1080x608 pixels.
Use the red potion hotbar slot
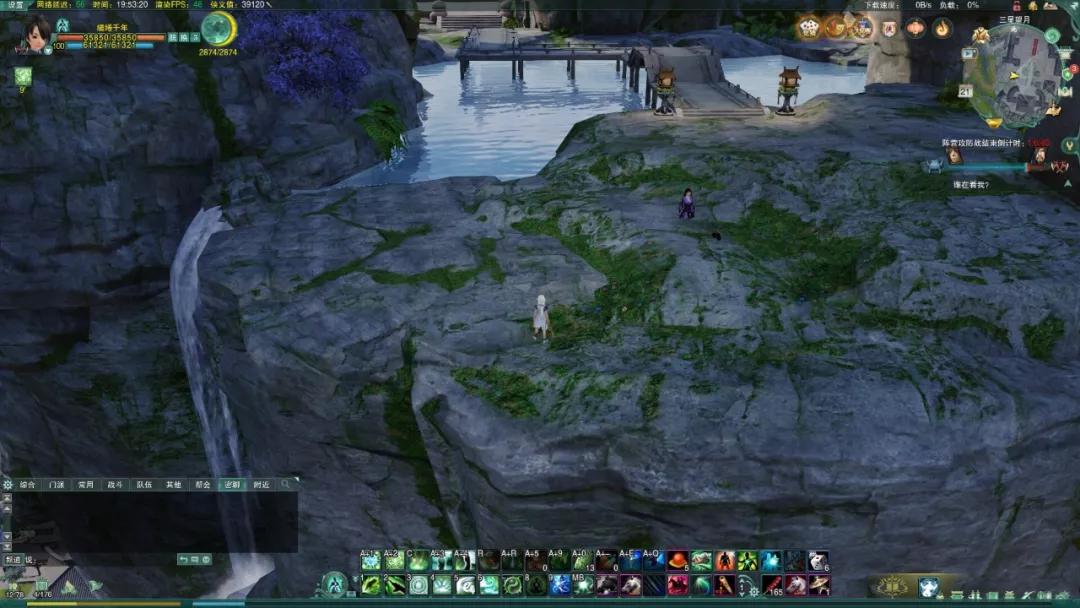point(678,561)
